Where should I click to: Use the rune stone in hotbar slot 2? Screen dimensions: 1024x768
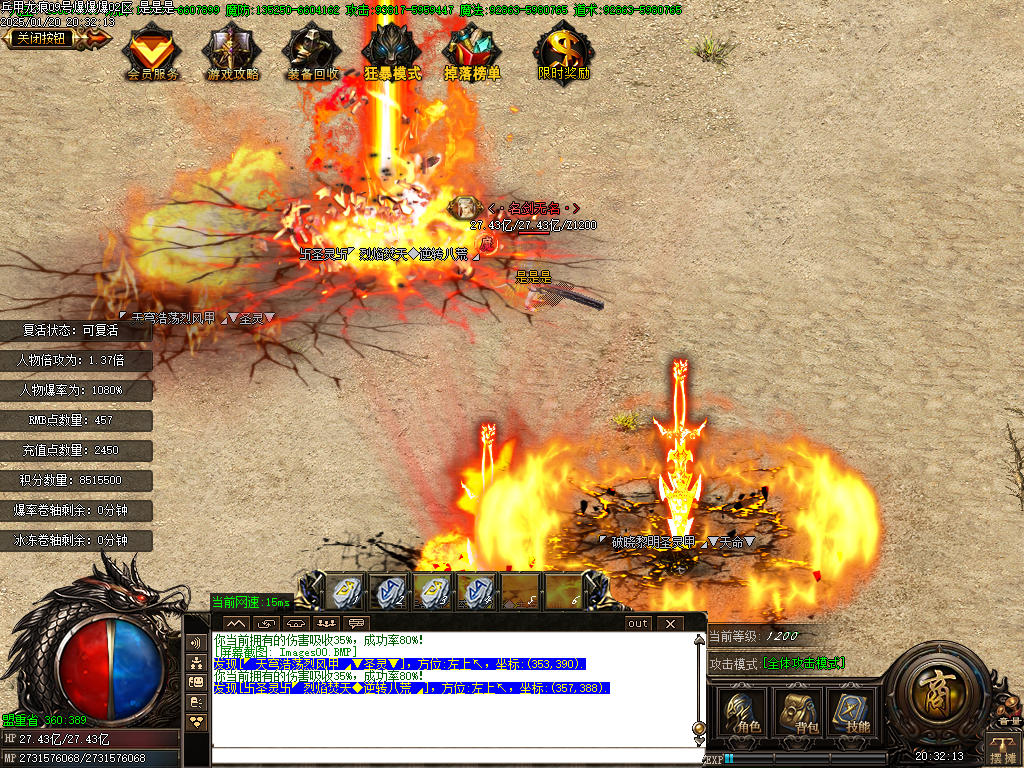(x=390, y=592)
